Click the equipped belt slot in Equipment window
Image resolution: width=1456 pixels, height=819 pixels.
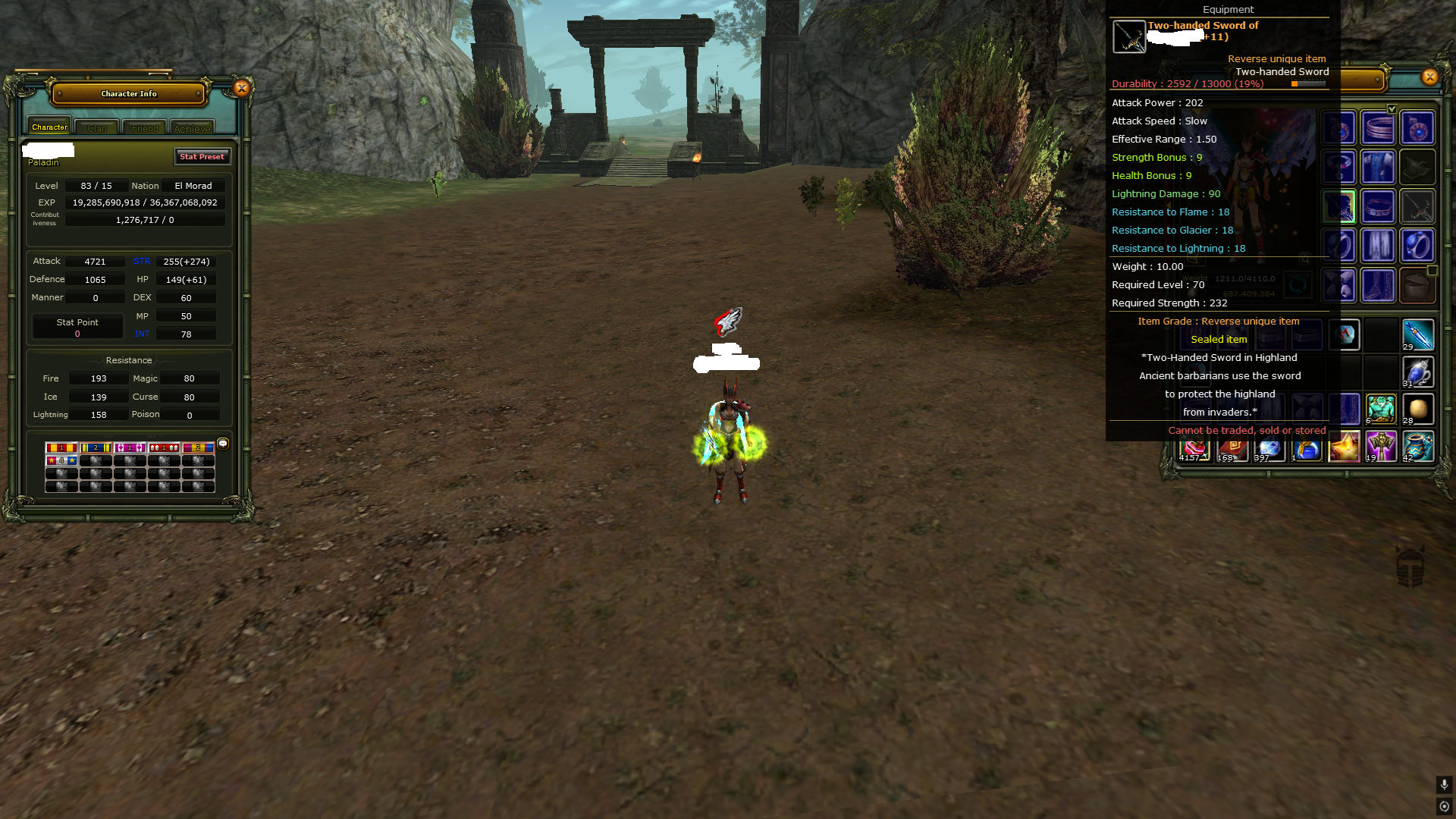pyautogui.click(x=1378, y=206)
